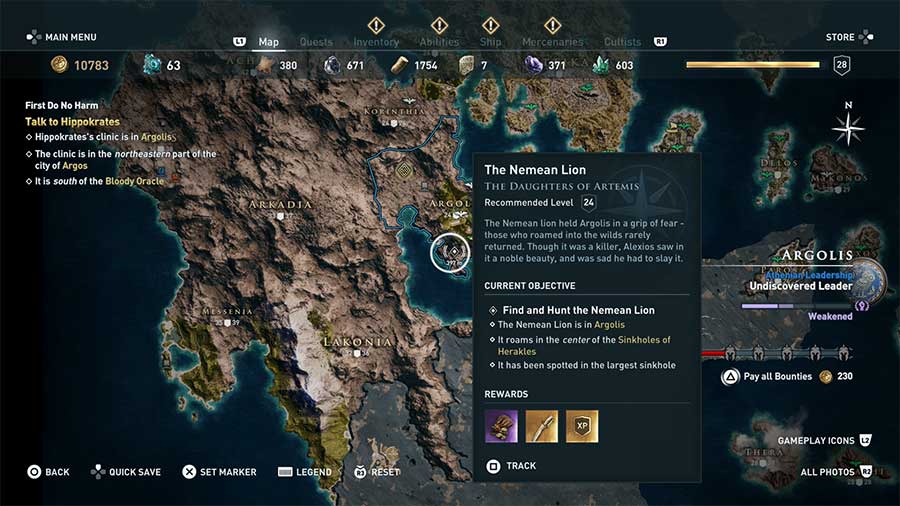Screen dimensions: 900x506
Task: Go back from the map screen
Action: tap(48, 472)
